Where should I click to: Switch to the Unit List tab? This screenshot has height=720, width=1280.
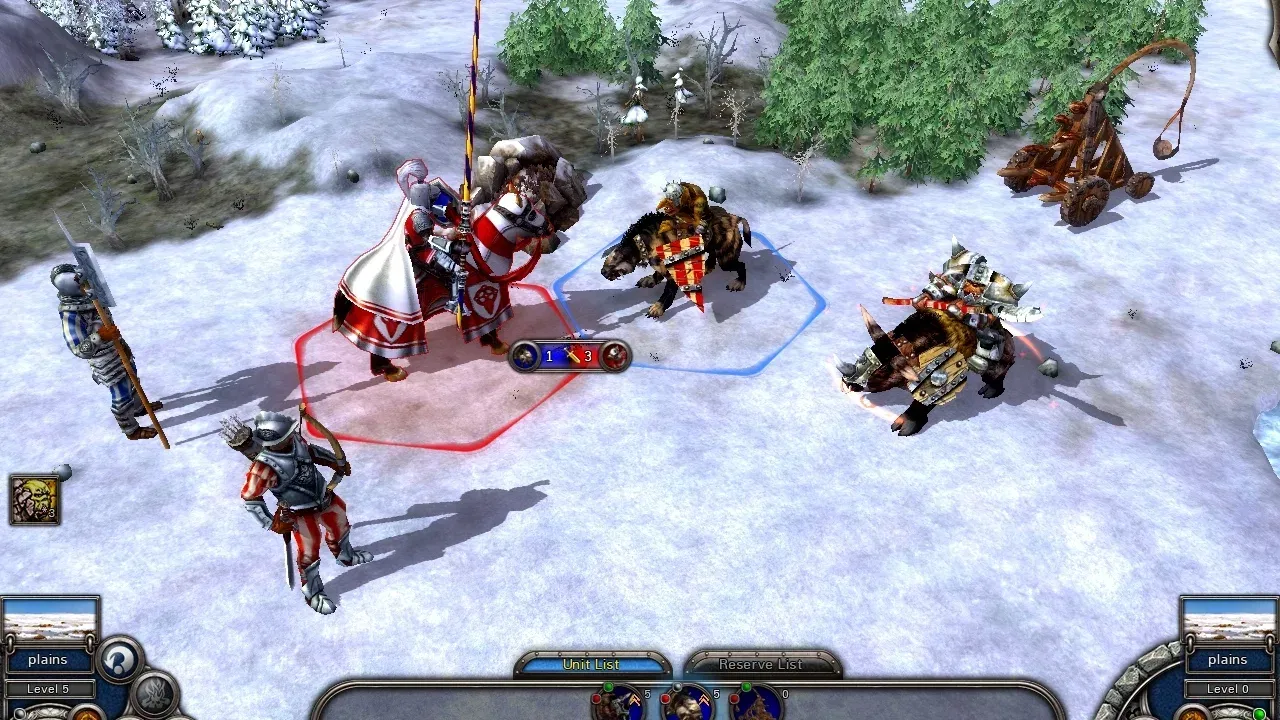pos(592,664)
